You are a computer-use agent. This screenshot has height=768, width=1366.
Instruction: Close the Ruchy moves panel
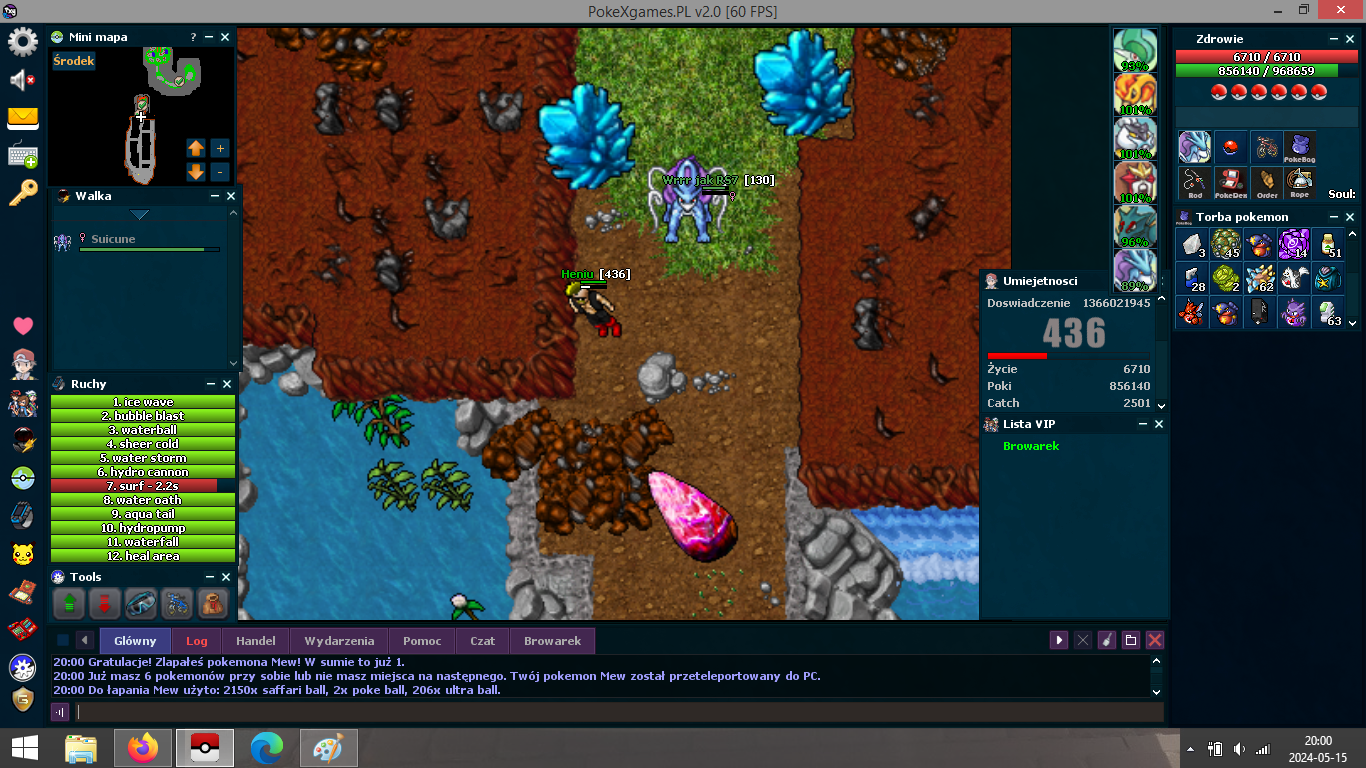click(227, 384)
